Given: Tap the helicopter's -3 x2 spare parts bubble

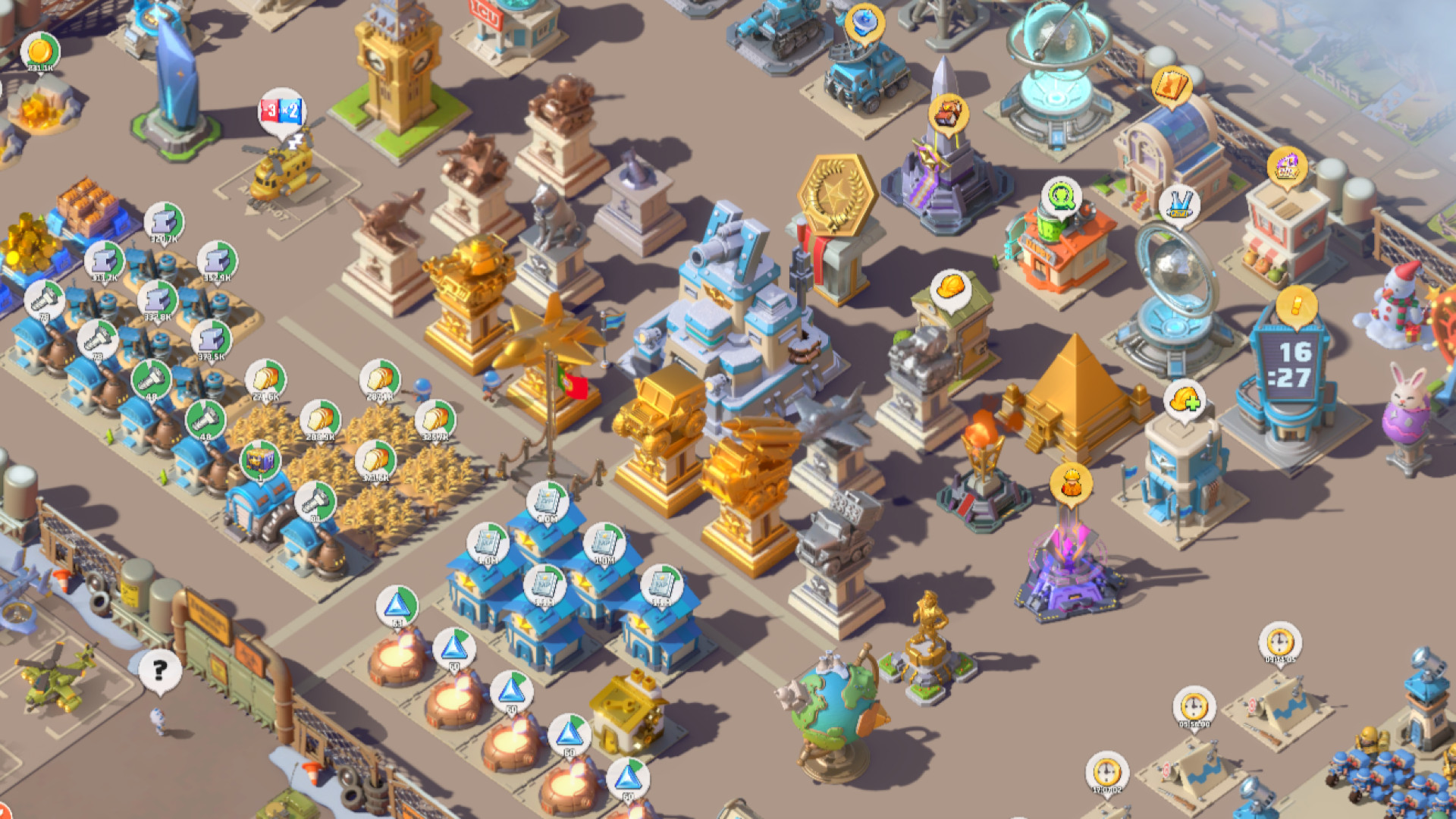Looking at the screenshot, I should [x=283, y=111].
